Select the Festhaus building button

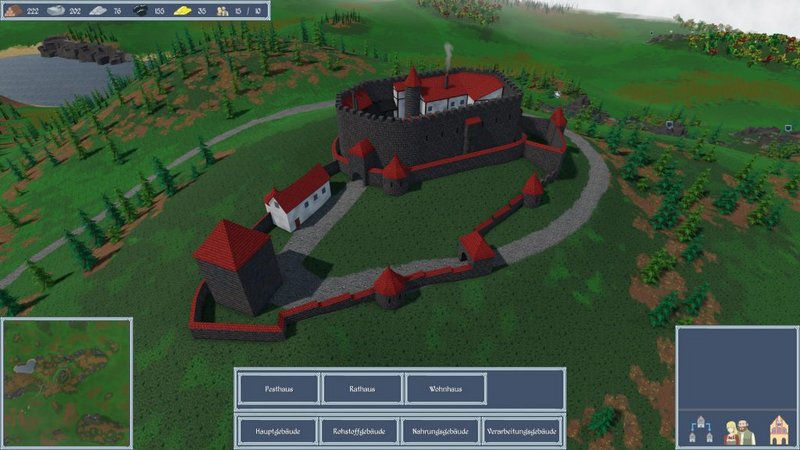click(x=278, y=388)
